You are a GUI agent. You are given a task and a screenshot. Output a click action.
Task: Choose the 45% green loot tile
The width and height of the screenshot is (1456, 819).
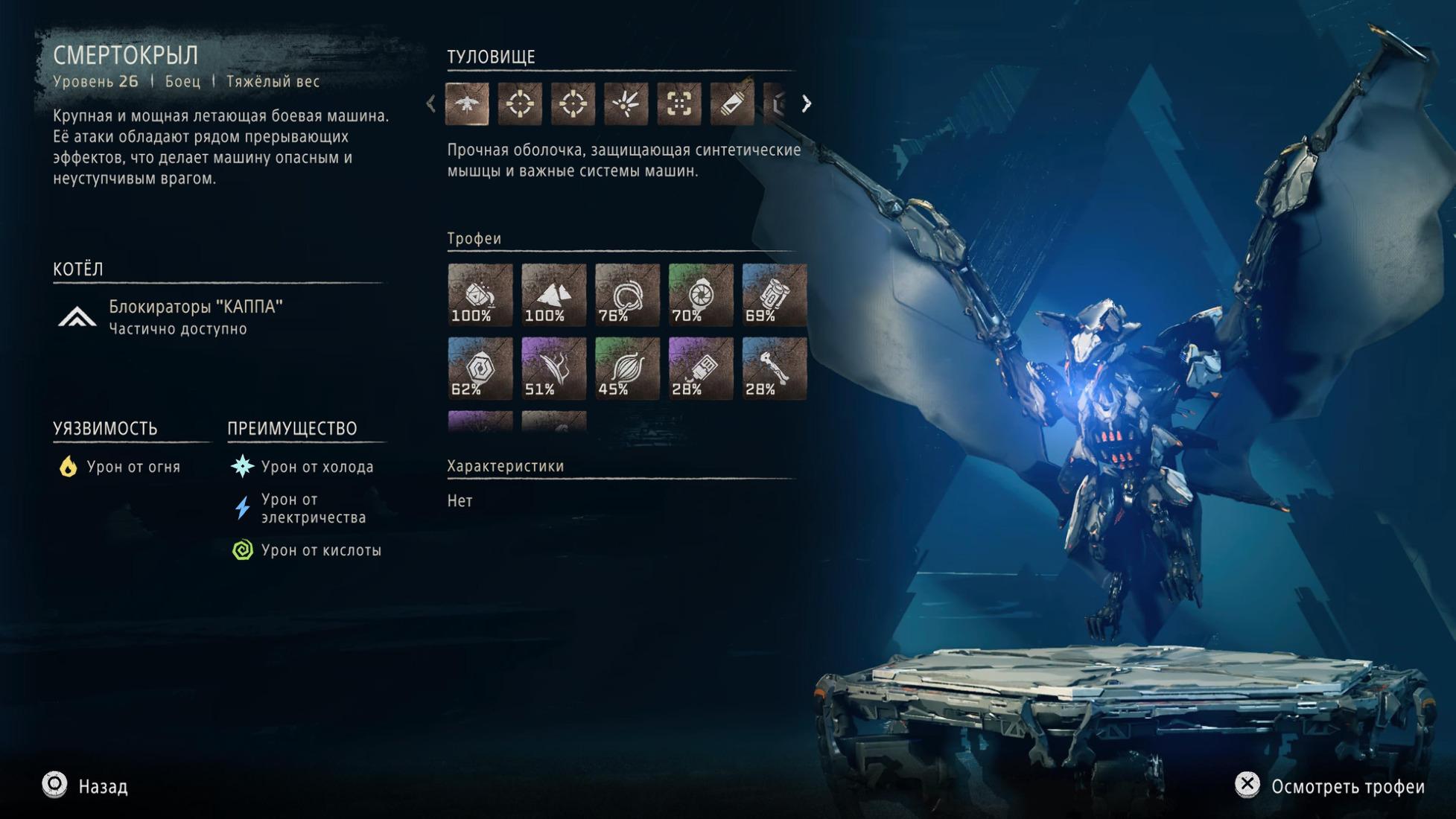(627, 369)
